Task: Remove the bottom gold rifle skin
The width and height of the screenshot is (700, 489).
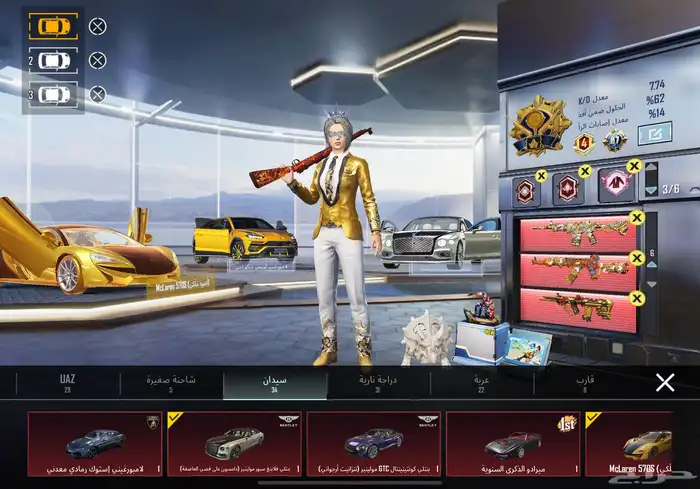Action: (x=637, y=297)
